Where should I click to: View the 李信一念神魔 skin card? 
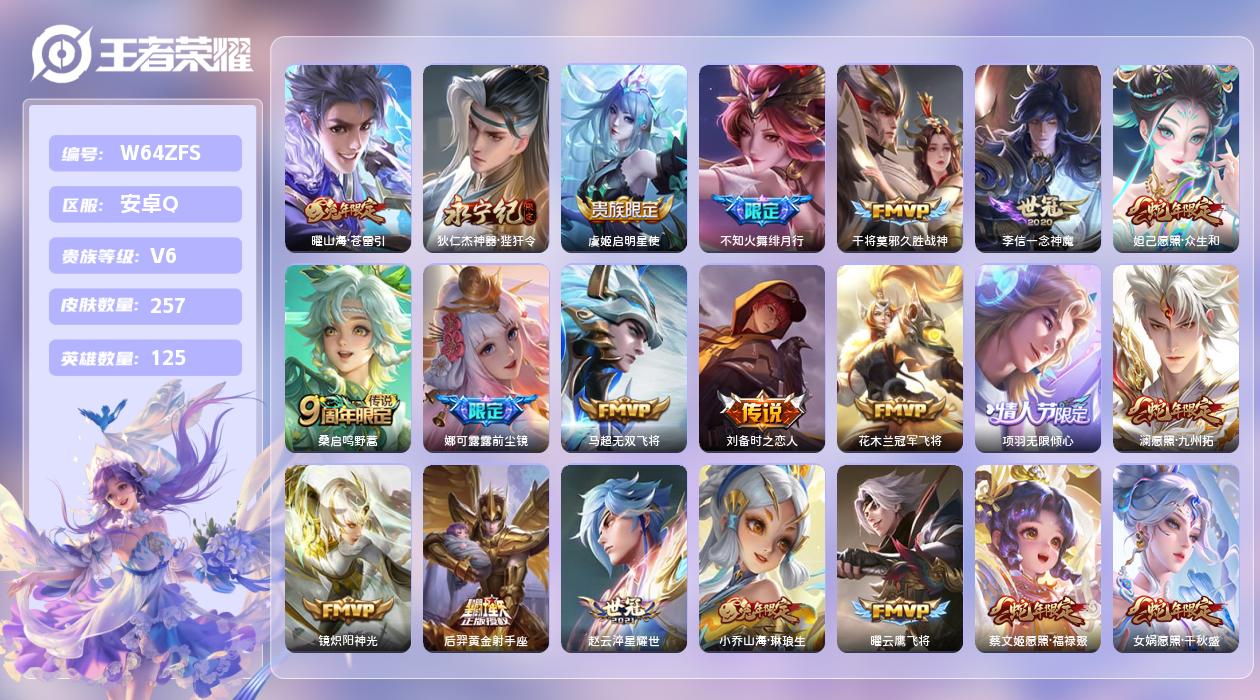click(x=1038, y=158)
